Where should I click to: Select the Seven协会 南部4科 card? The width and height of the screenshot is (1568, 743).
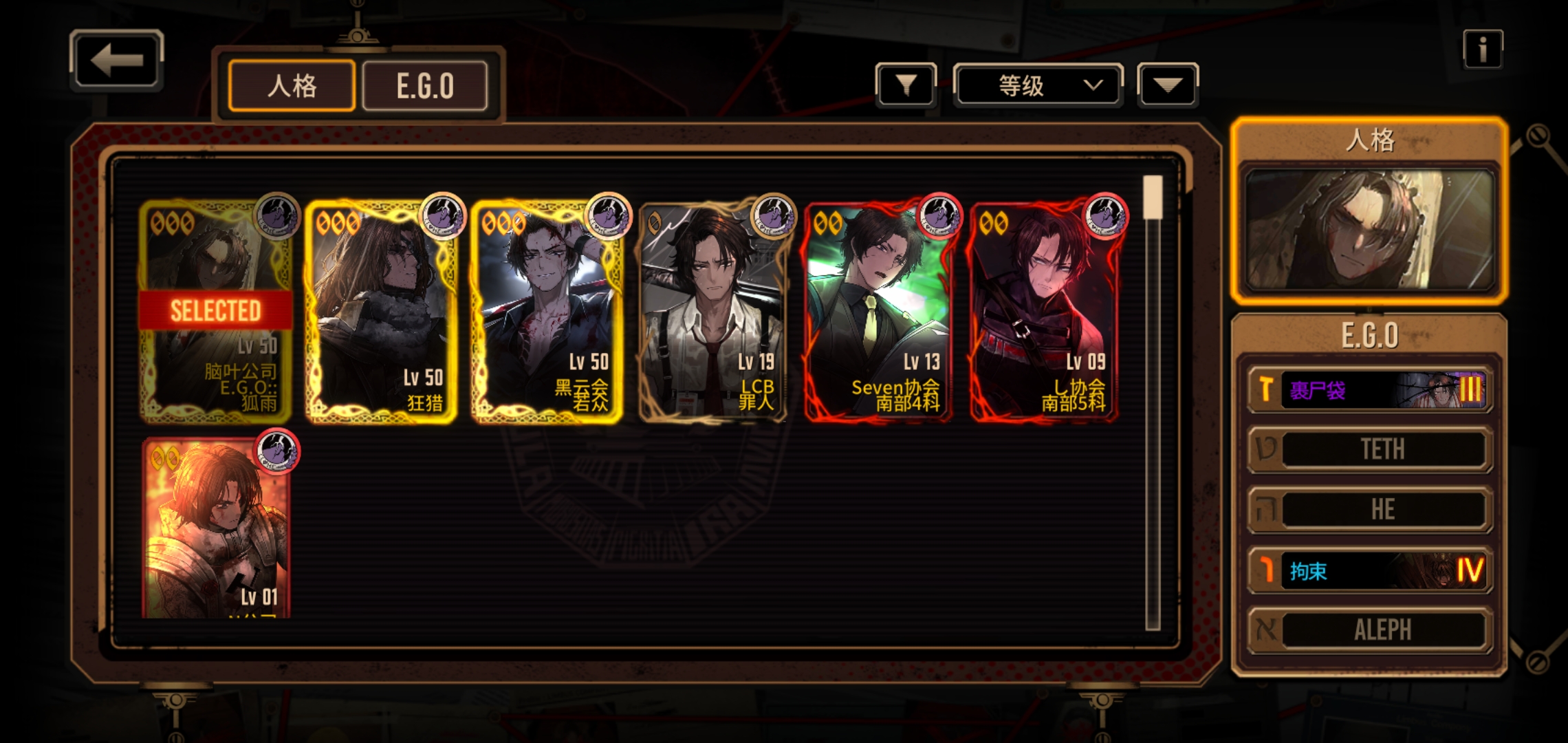click(x=878, y=312)
